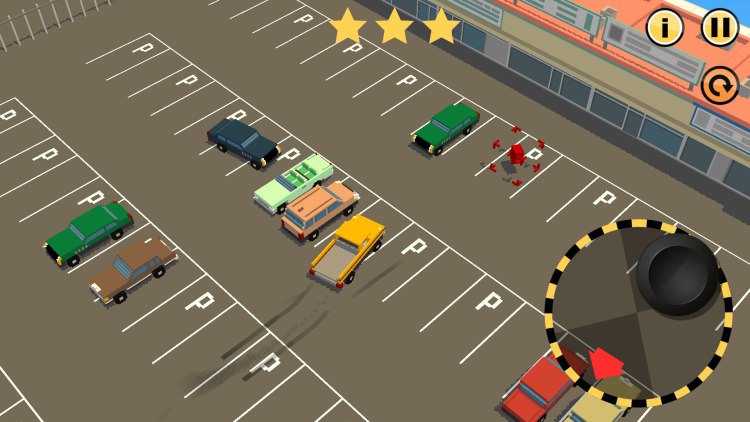Tap the black steering joystick knob

[x=677, y=275]
